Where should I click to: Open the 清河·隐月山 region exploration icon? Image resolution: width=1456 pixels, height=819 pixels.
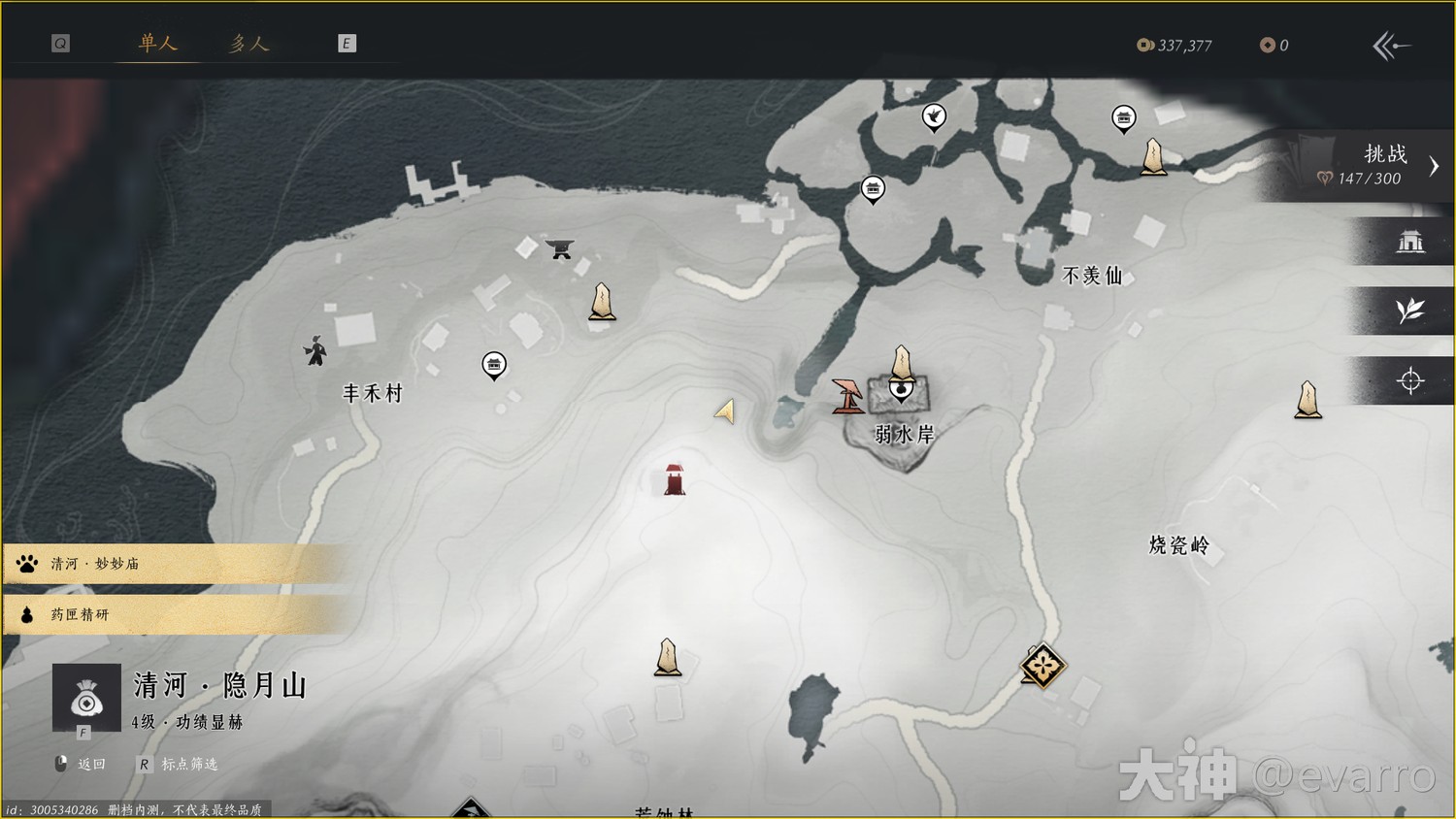click(x=86, y=697)
